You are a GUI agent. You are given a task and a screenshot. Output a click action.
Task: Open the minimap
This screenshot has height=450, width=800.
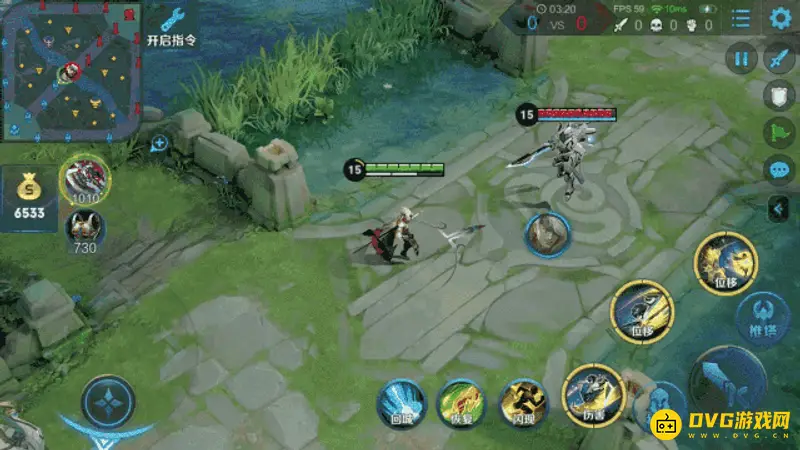pyautogui.click(x=70, y=70)
